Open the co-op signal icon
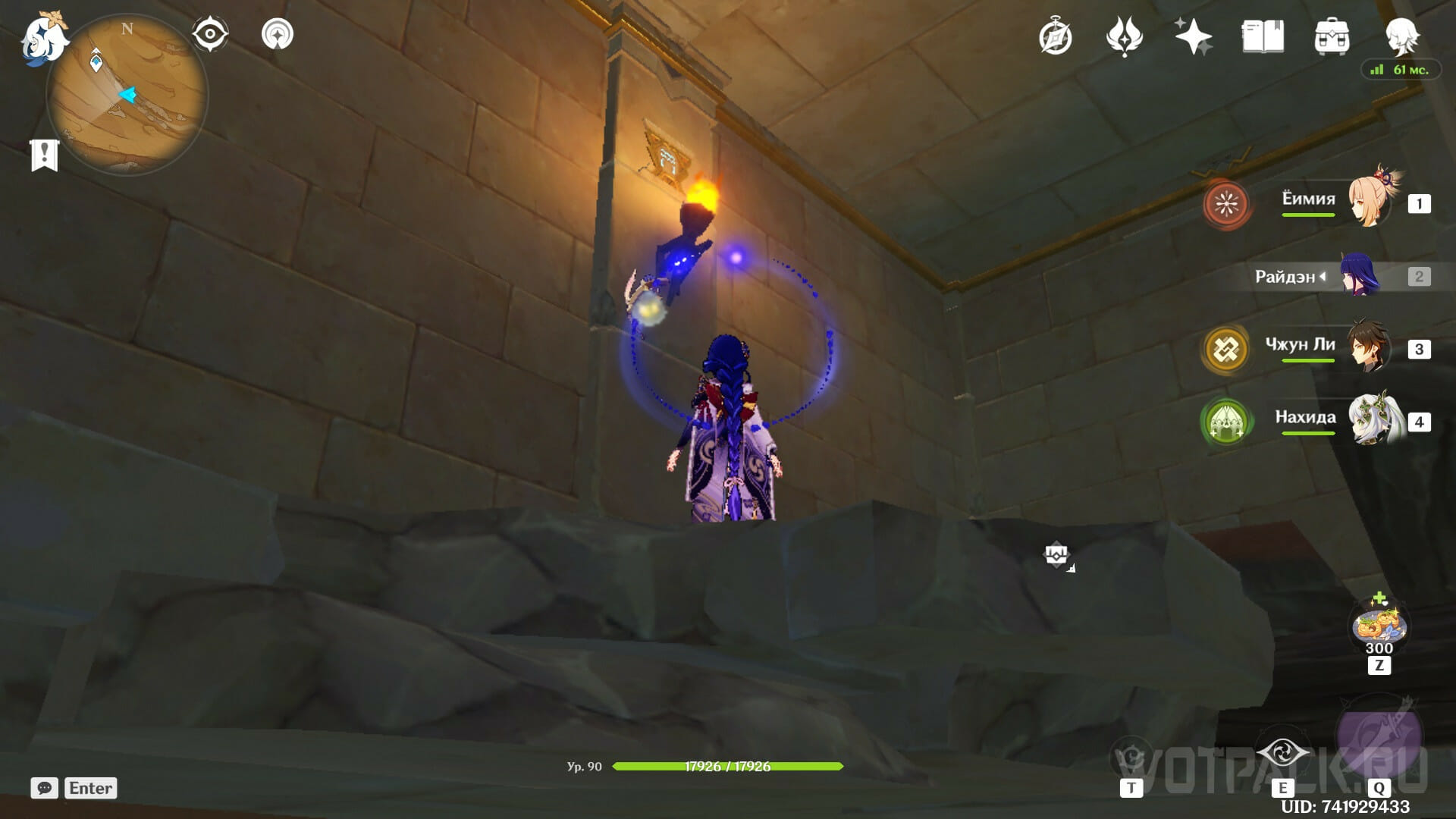Viewport: 1456px width, 819px height. (x=278, y=35)
